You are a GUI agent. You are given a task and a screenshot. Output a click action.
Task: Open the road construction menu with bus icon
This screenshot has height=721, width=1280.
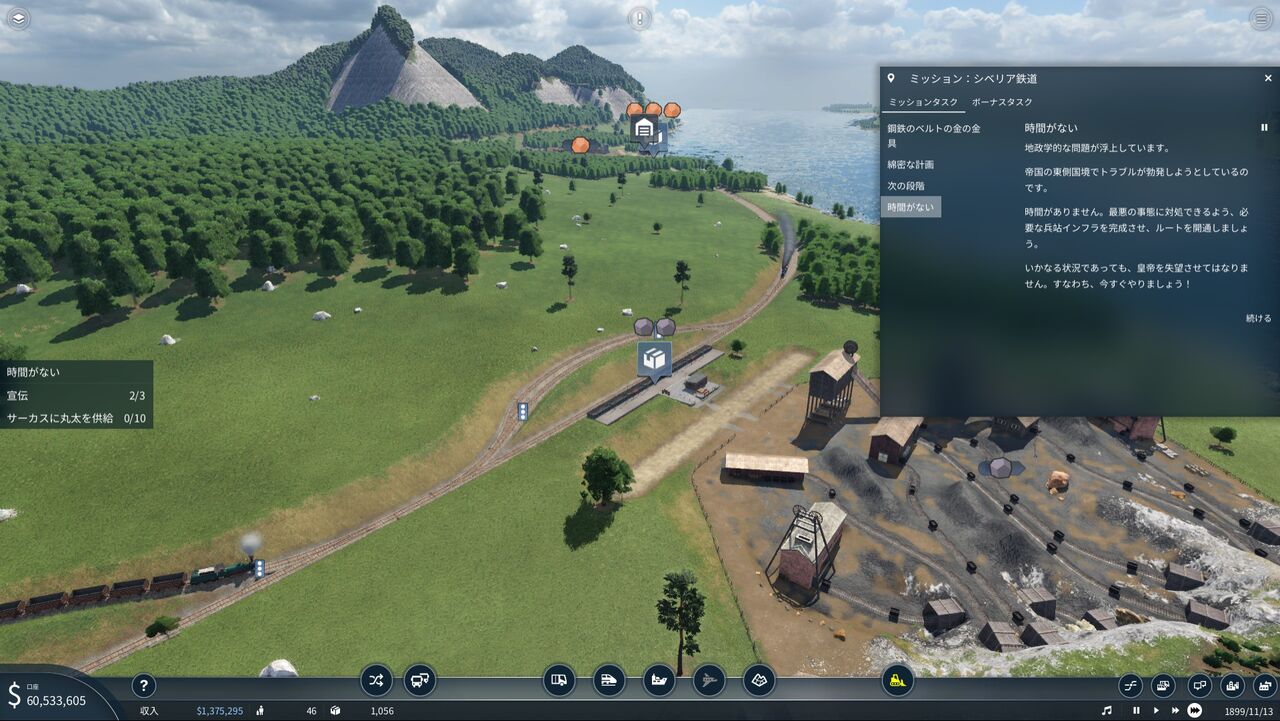pyautogui.click(x=559, y=681)
